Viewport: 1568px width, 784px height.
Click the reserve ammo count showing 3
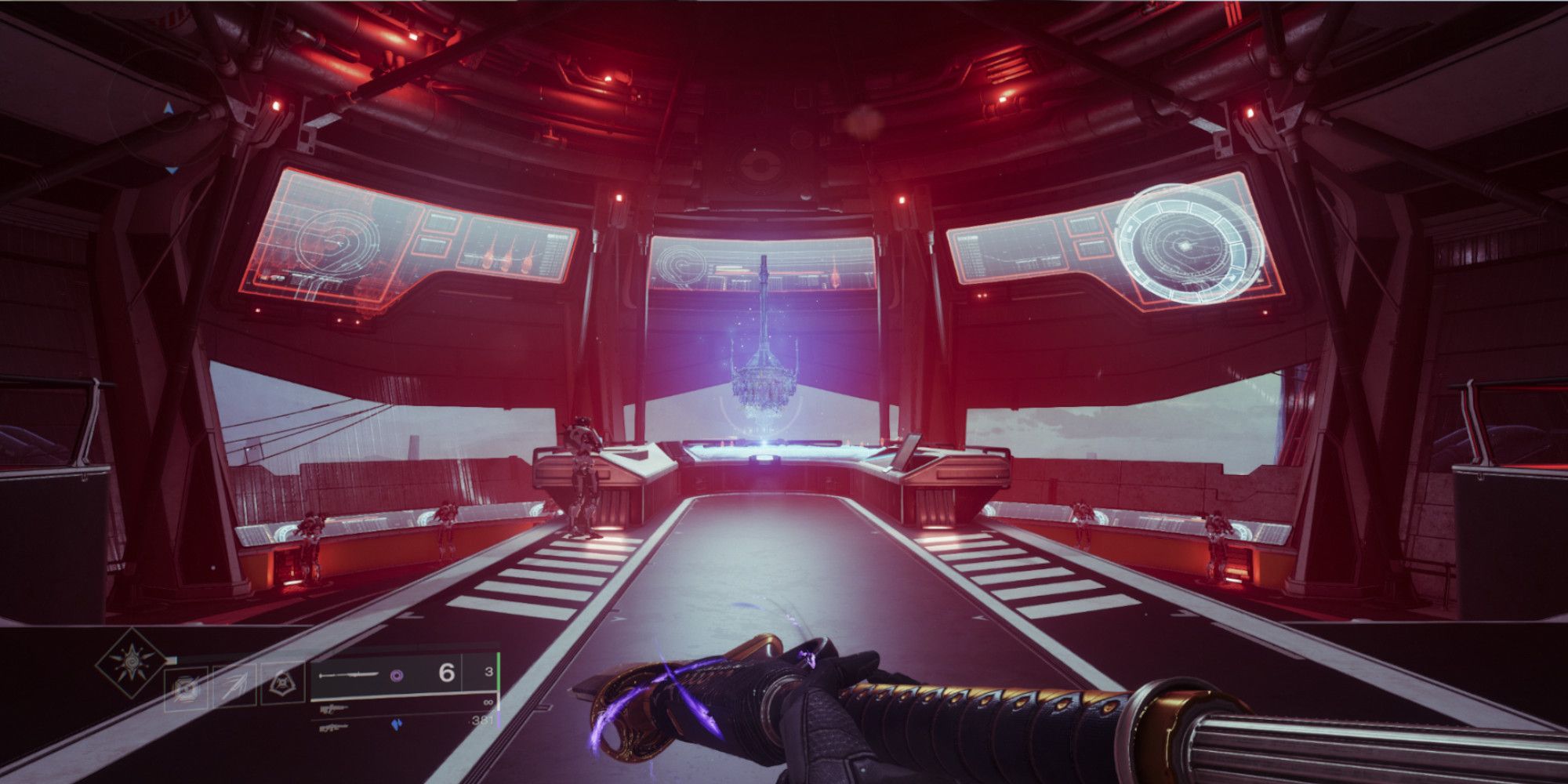(x=489, y=671)
